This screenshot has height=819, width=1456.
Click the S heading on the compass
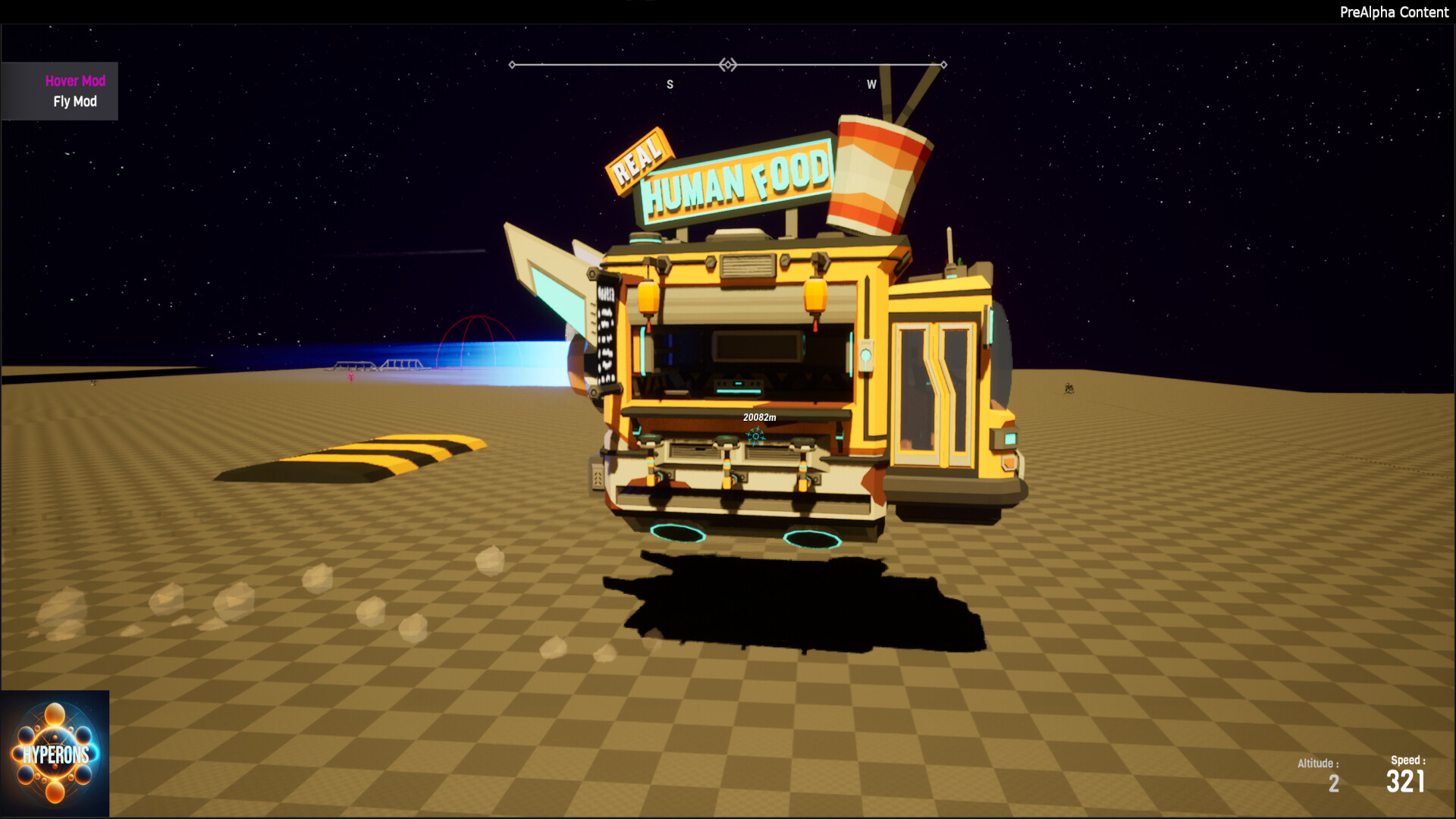[670, 85]
